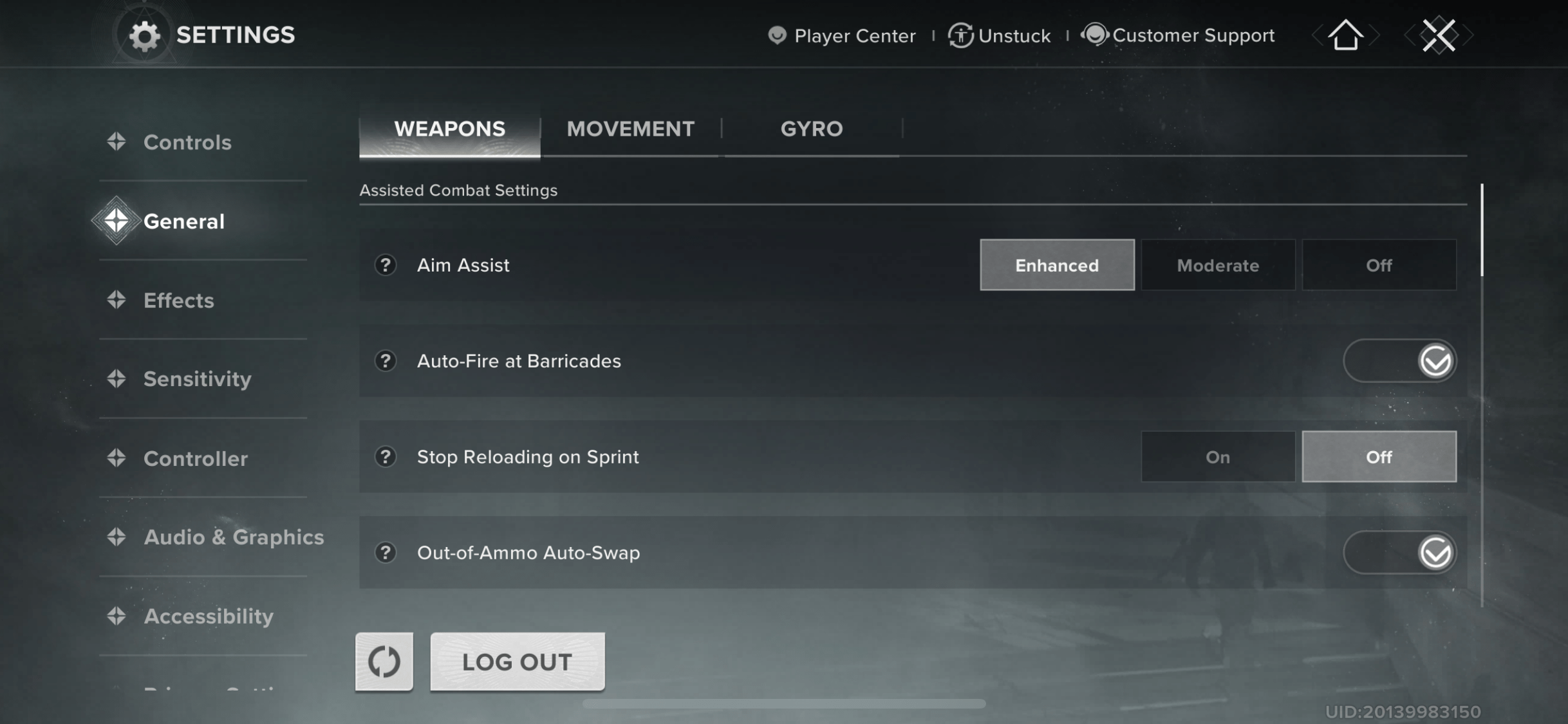Set Aim Assist to Moderate

pos(1217,265)
